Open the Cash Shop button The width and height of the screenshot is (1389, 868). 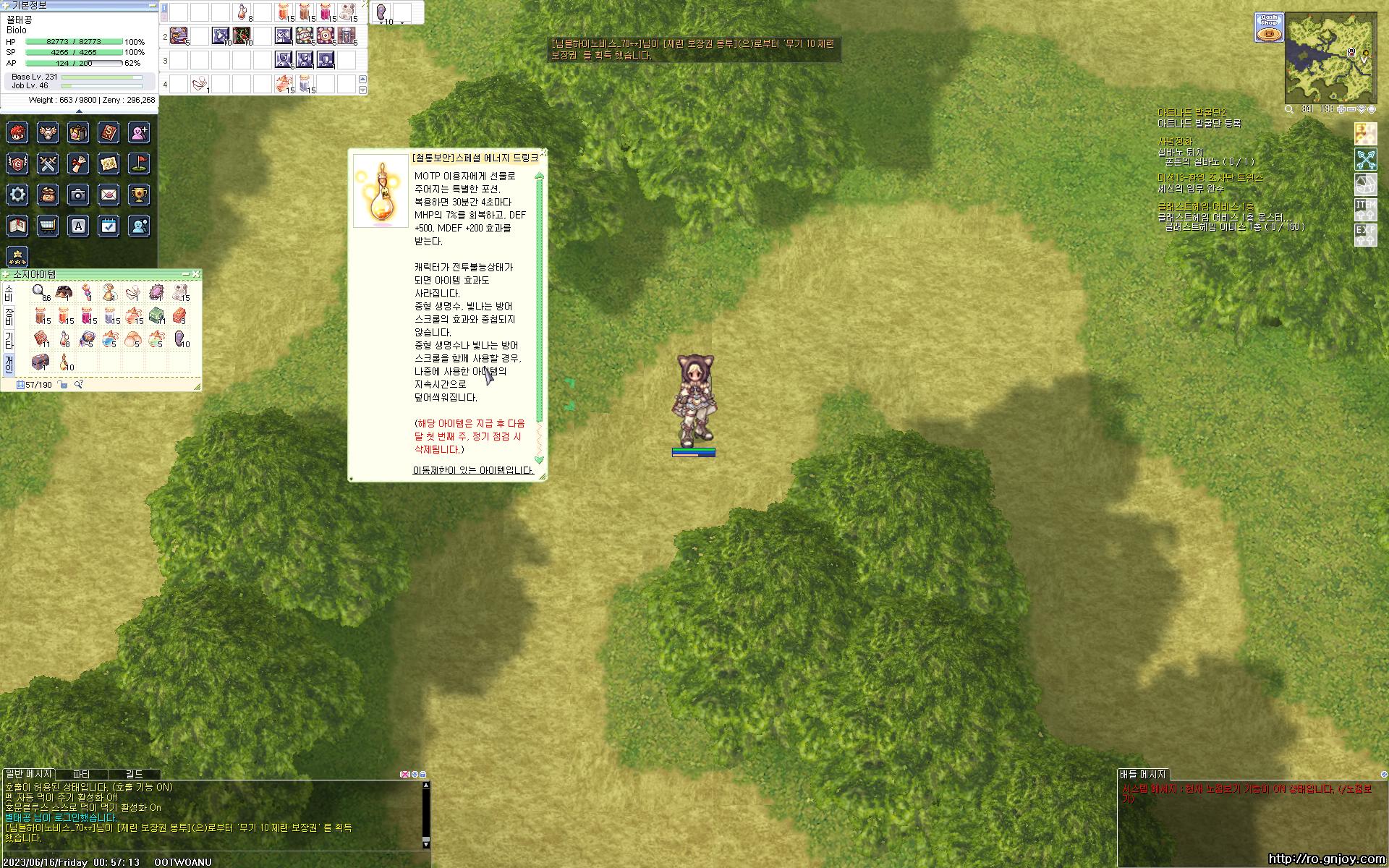pos(1269,27)
